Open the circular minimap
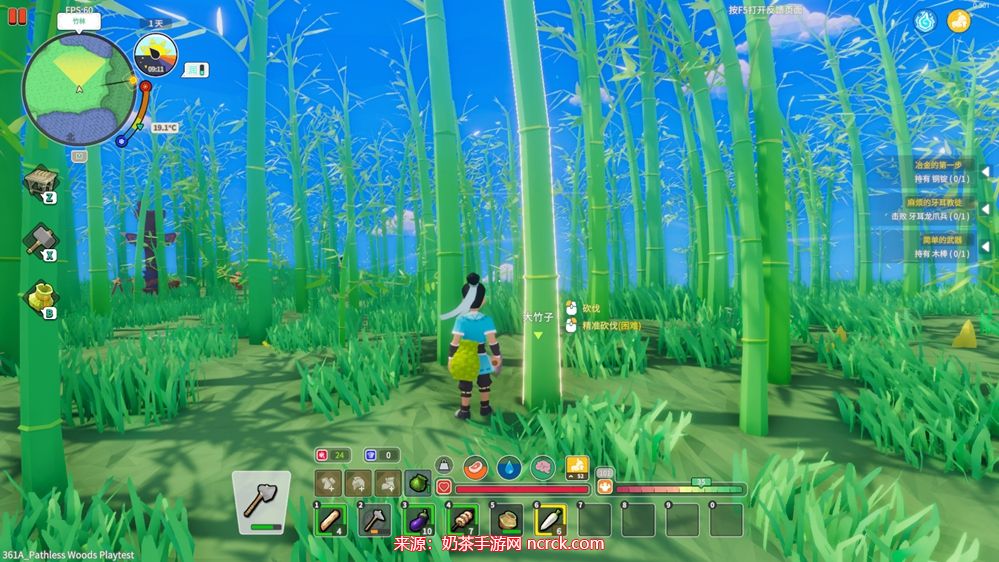The height and width of the screenshot is (562, 999). [x=79, y=89]
